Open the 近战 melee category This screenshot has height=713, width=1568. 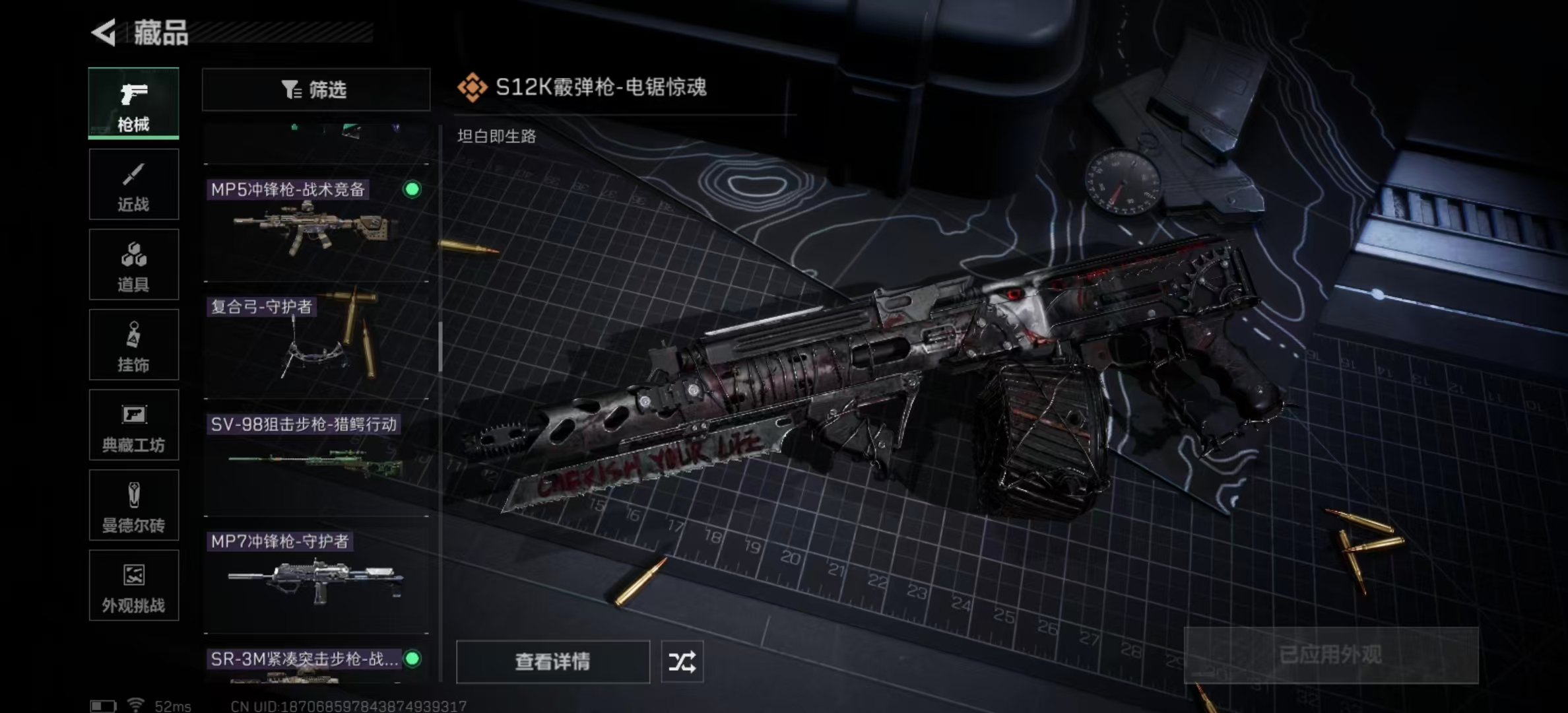click(133, 184)
